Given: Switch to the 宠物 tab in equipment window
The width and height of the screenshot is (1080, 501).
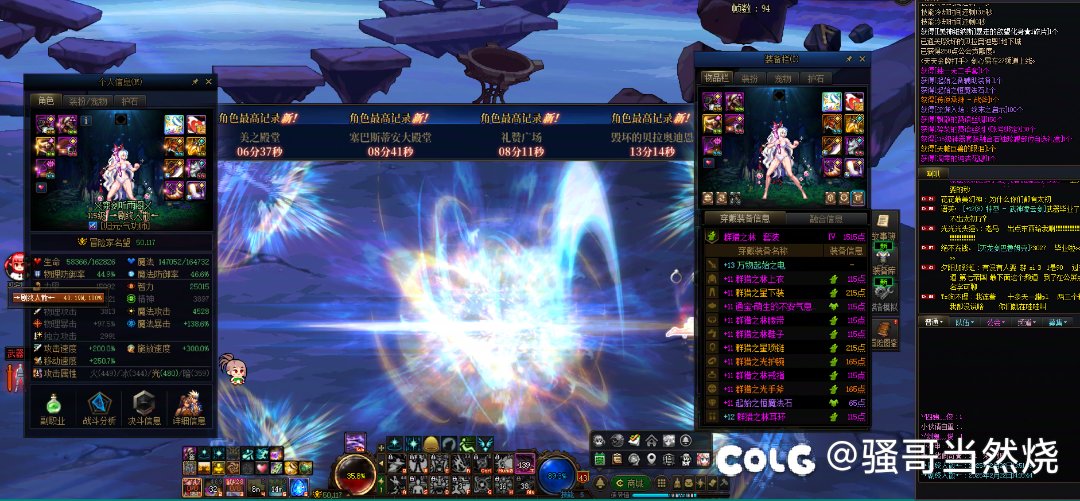Looking at the screenshot, I should coord(782,77).
